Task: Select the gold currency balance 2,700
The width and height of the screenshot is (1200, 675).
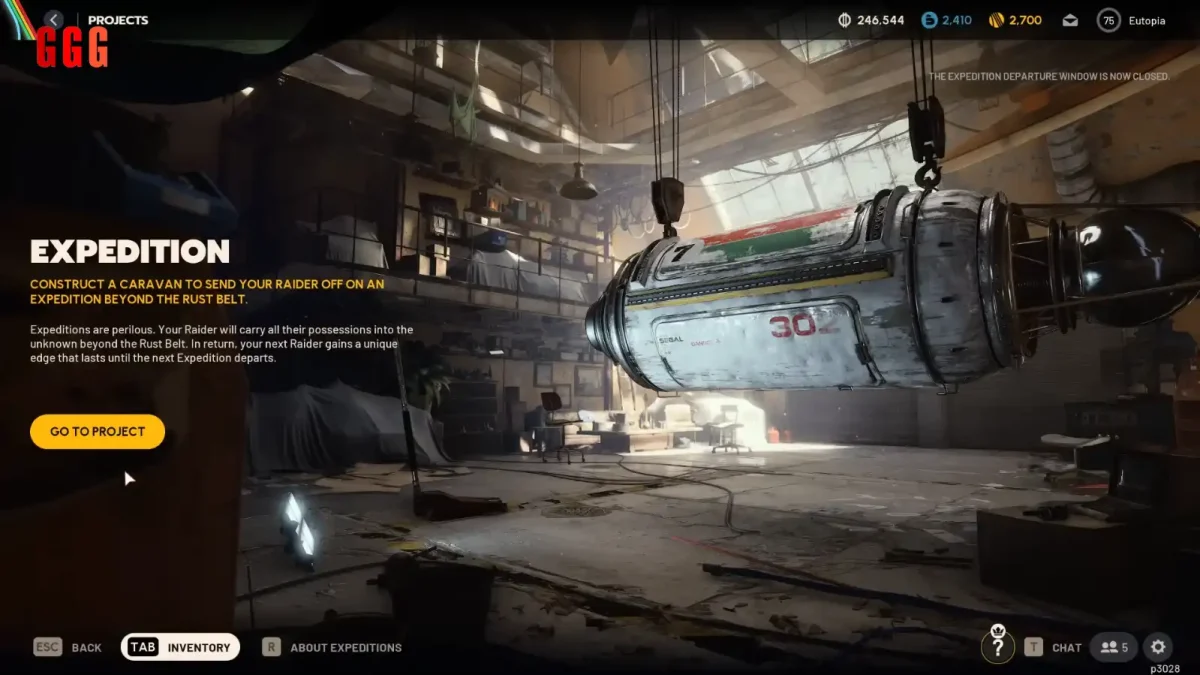Action: 1015,20
